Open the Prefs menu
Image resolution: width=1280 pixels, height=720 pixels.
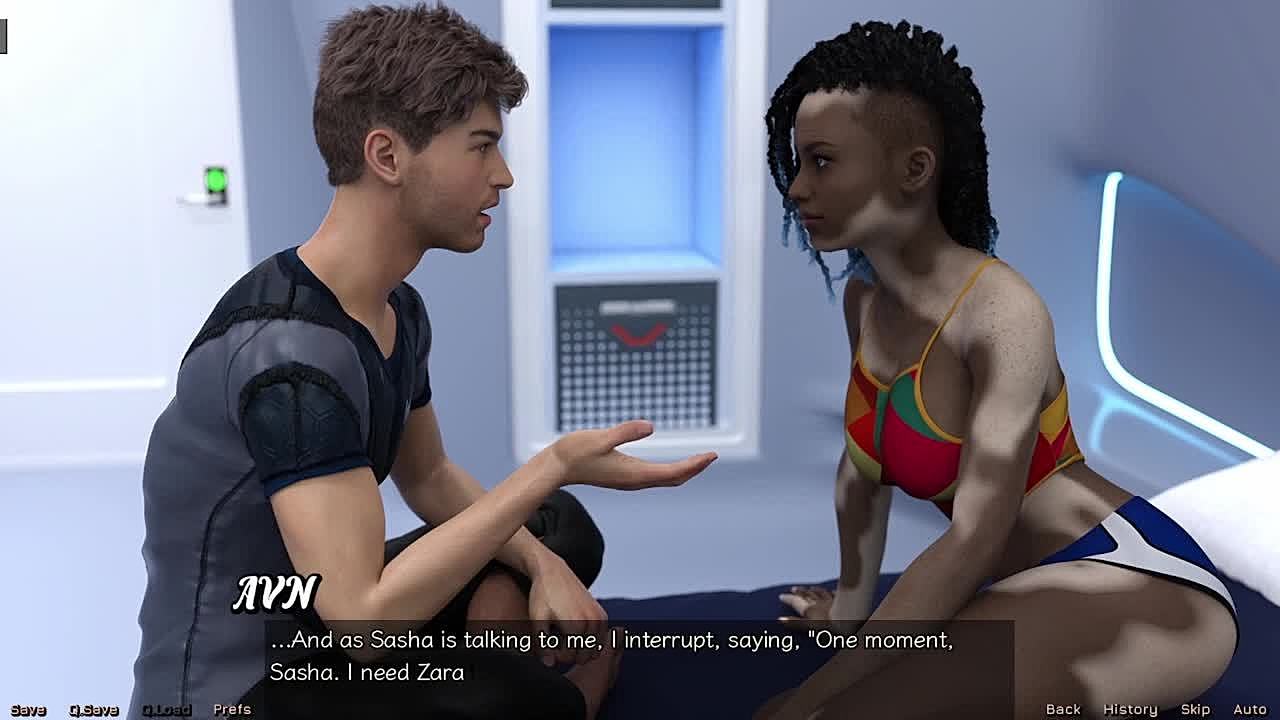coord(232,709)
